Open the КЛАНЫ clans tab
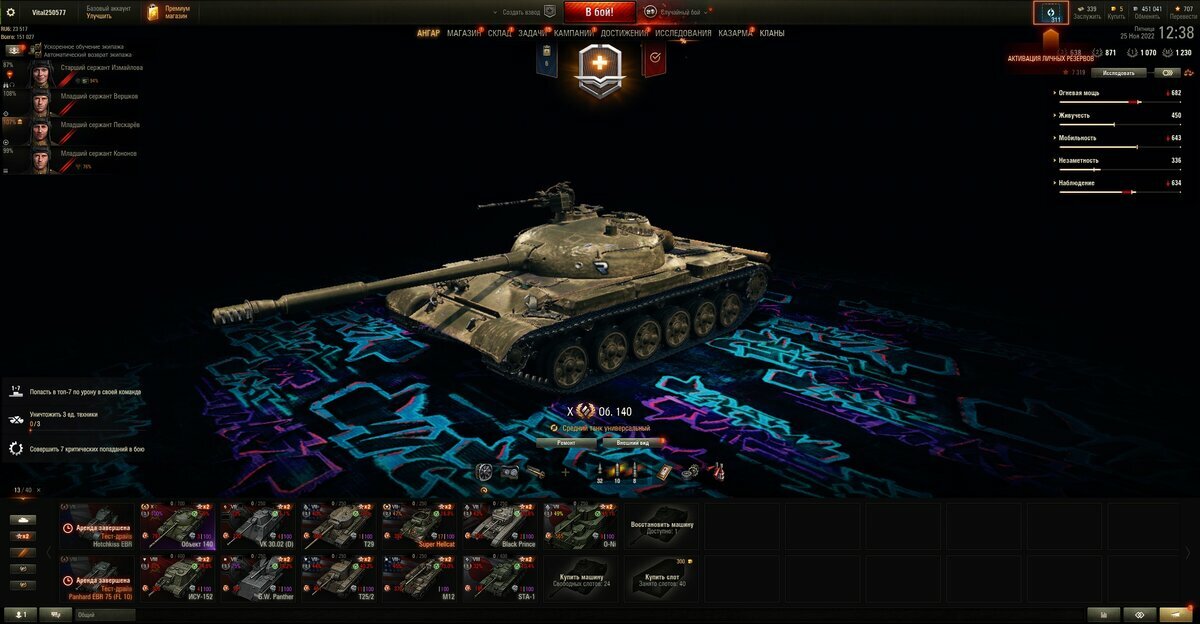Image resolution: width=1200 pixels, height=624 pixels. click(x=772, y=33)
